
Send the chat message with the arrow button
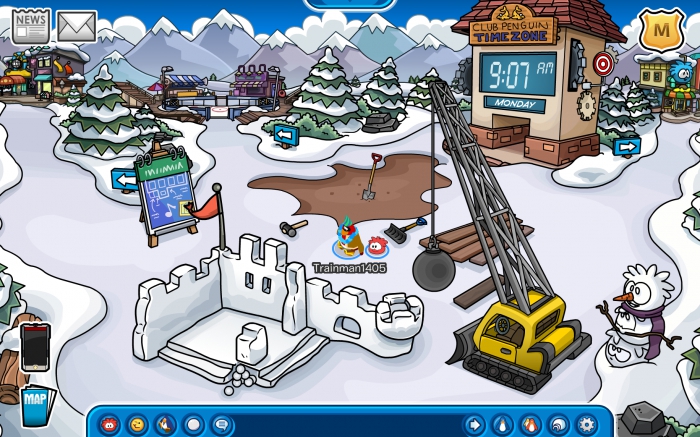(474, 424)
